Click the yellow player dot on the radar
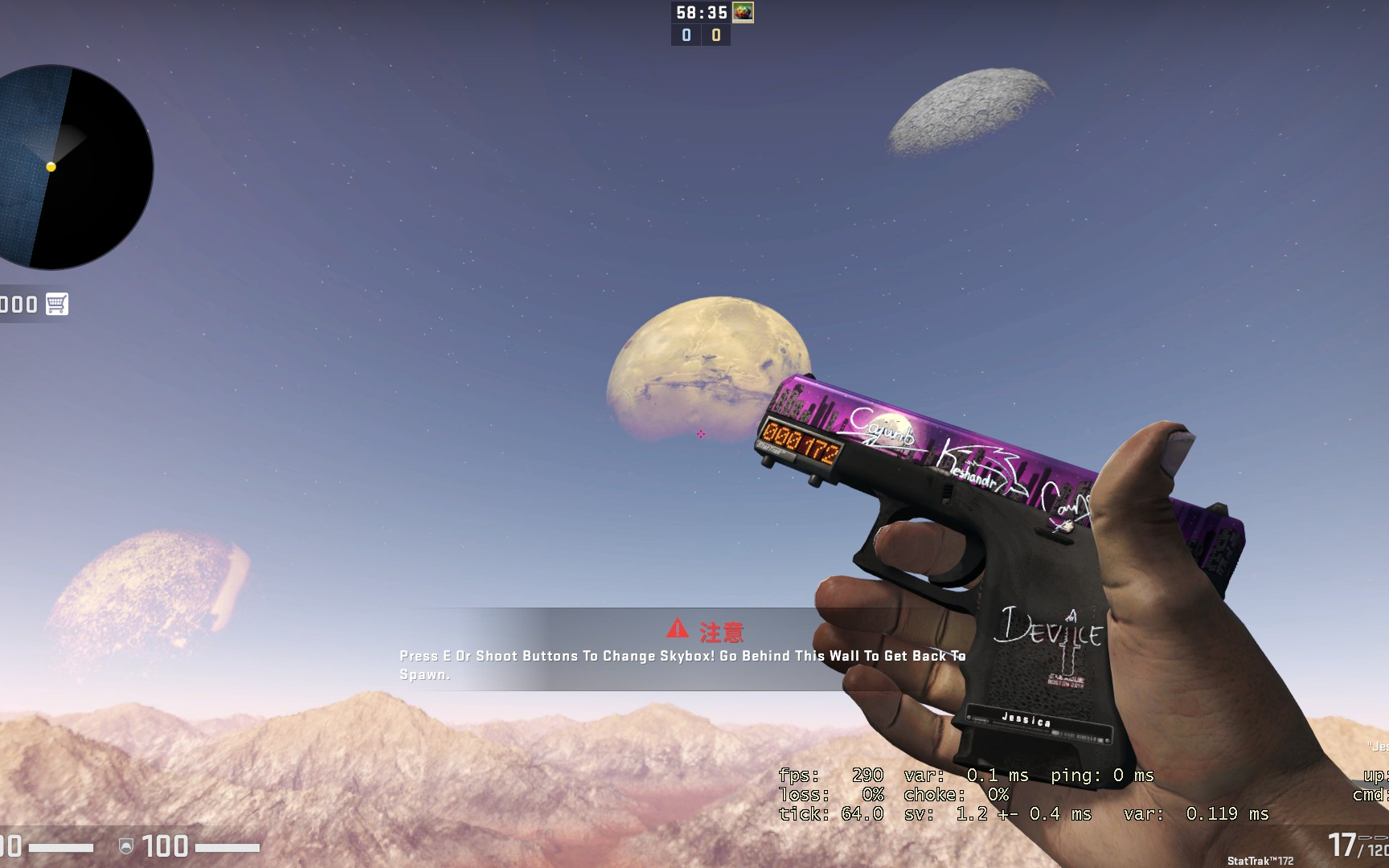The image size is (1389, 868). (x=50, y=167)
